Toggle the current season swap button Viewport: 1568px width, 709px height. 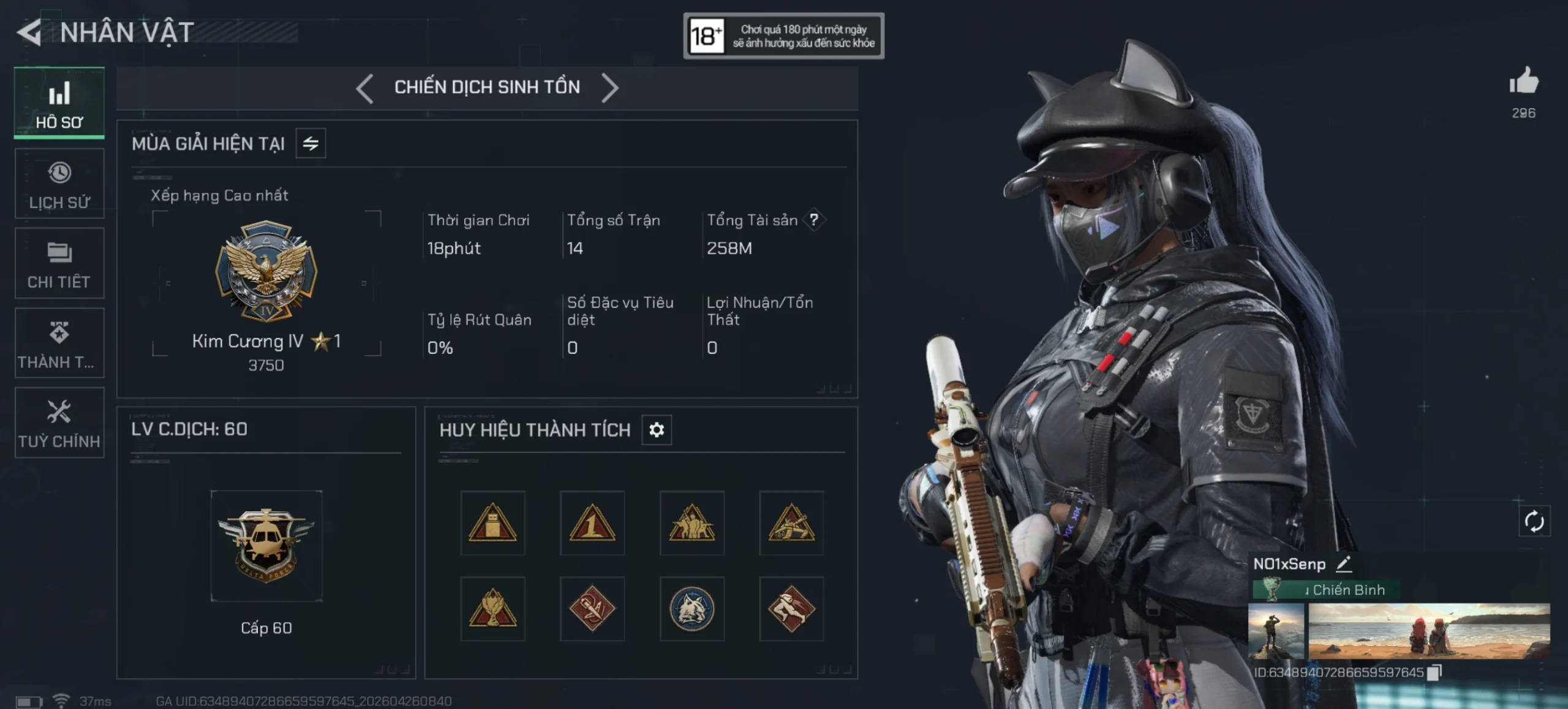click(311, 143)
